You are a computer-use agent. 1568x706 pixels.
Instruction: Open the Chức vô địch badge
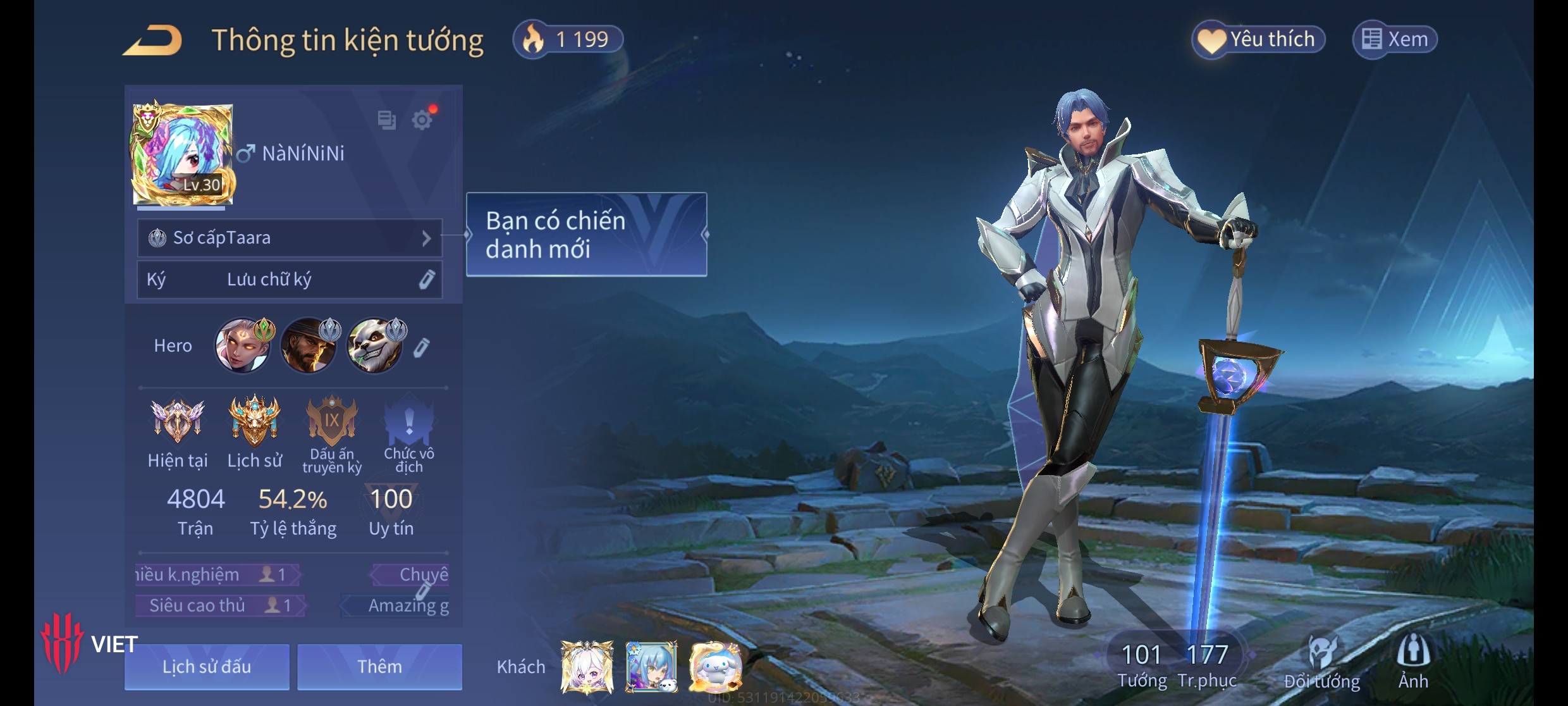click(x=409, y=422)
